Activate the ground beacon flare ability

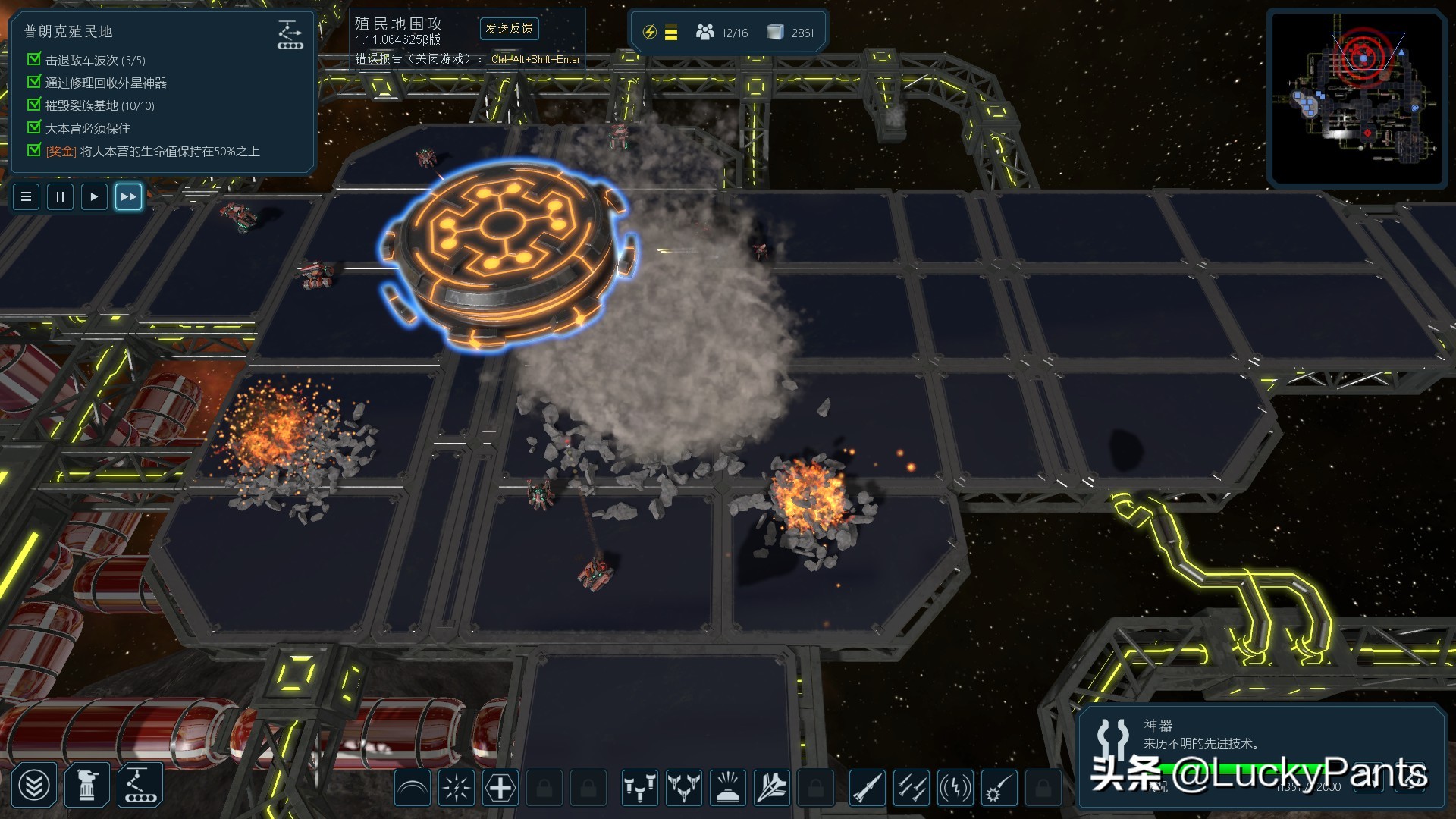(727, 789)
